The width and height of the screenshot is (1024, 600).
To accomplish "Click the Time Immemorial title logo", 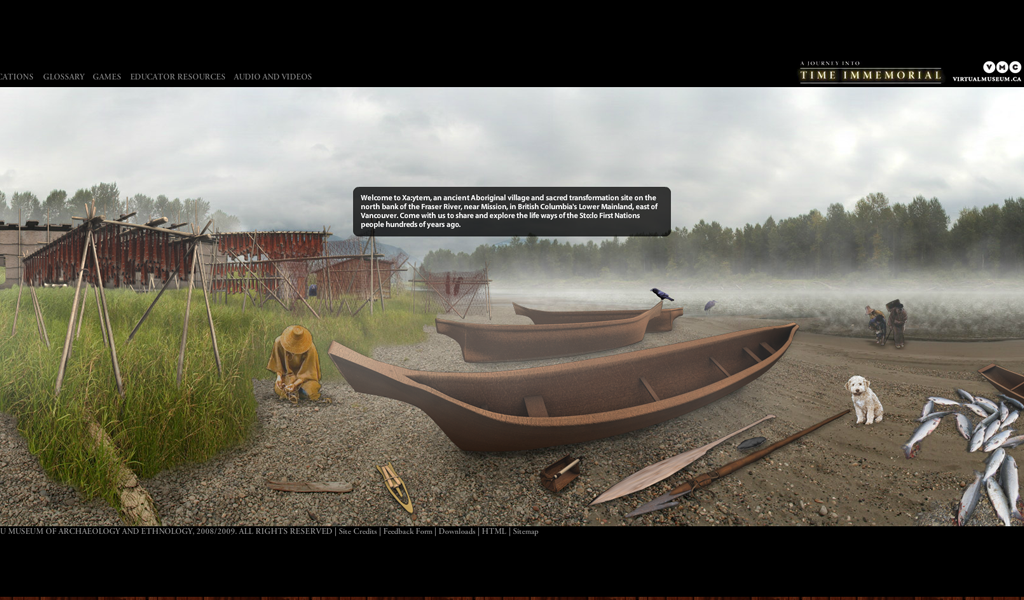I will point(870,73).
